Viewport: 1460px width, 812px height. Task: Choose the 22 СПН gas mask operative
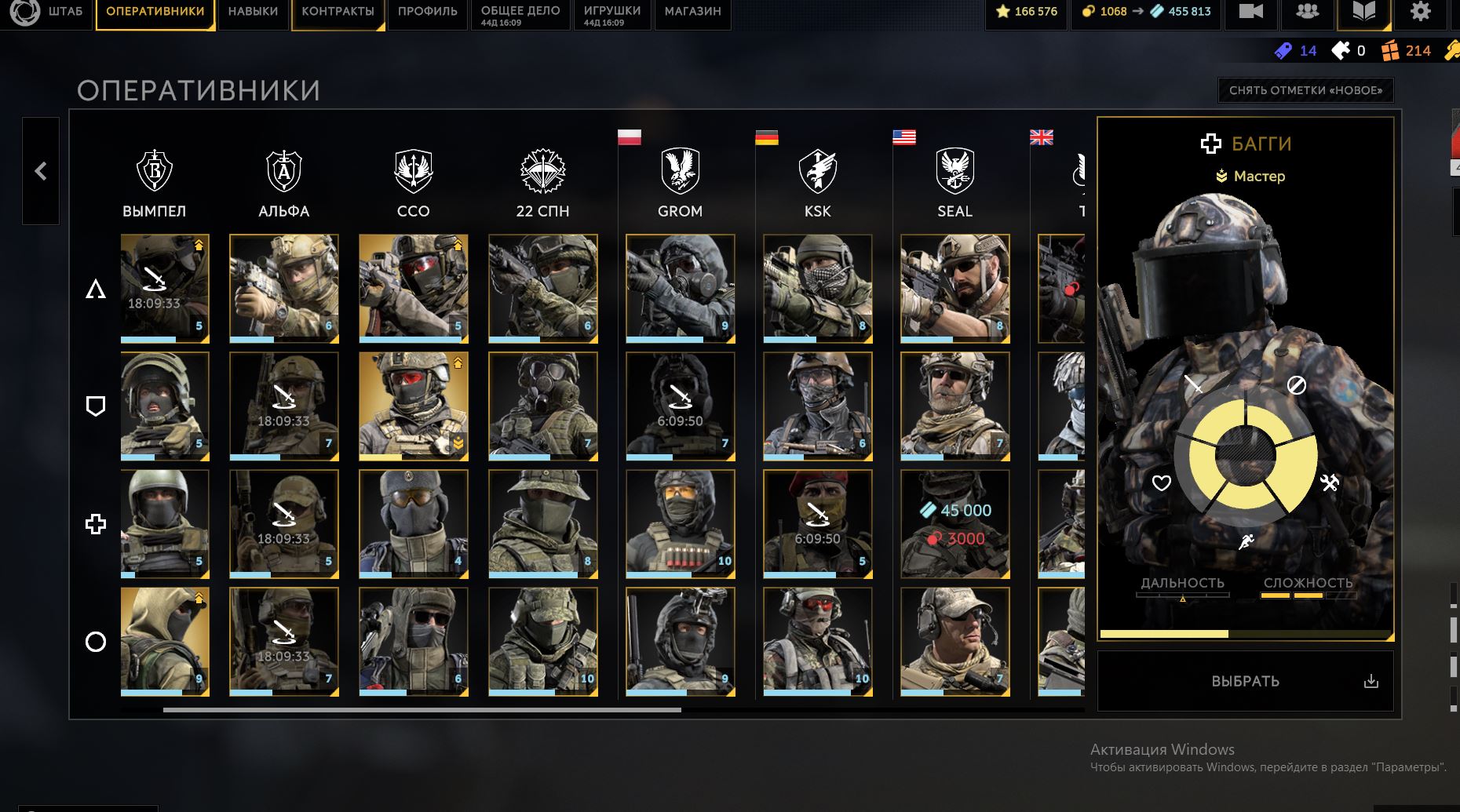tap(542, 406)
